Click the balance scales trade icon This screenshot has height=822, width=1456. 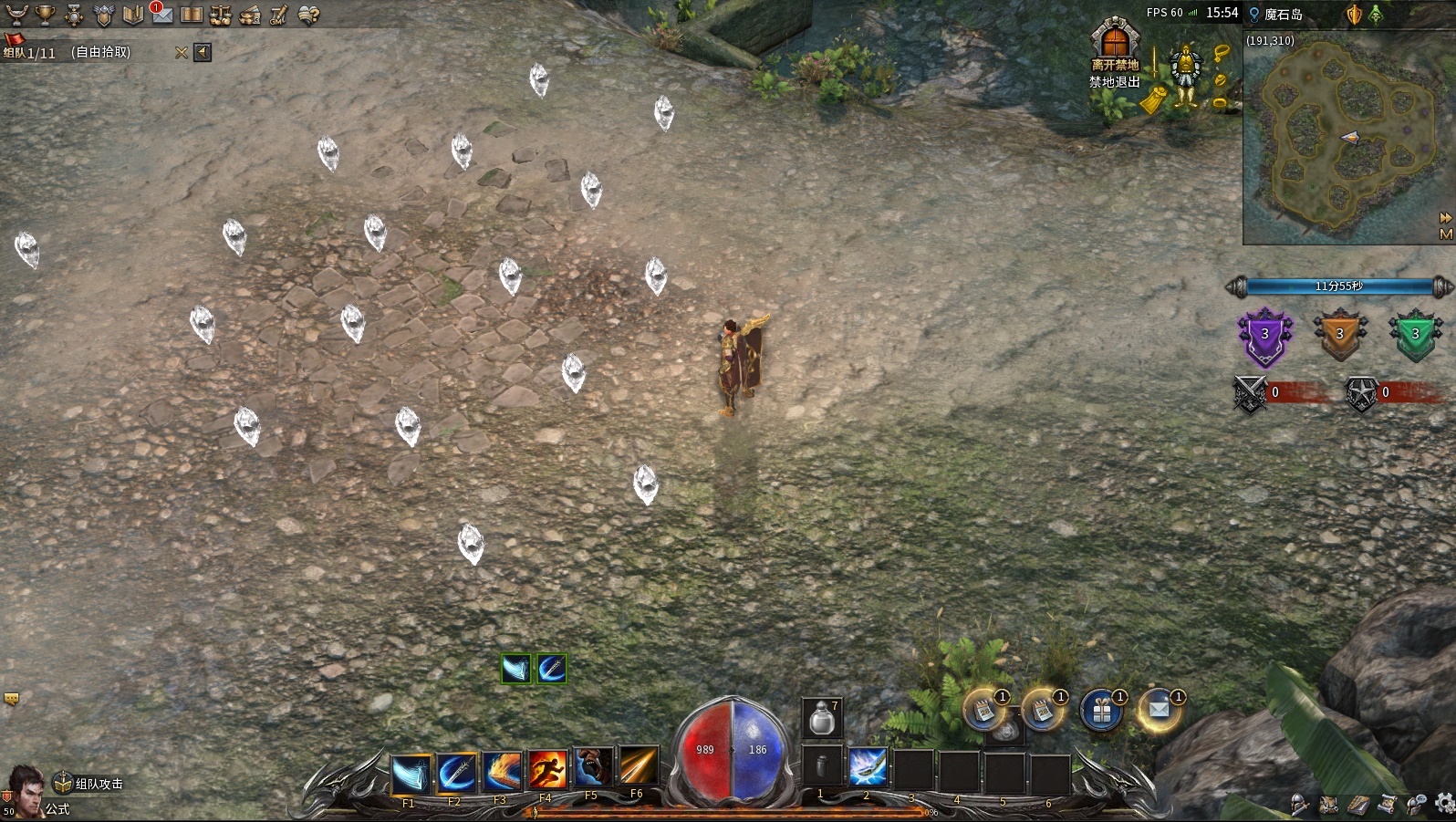[x=220, y=15]
